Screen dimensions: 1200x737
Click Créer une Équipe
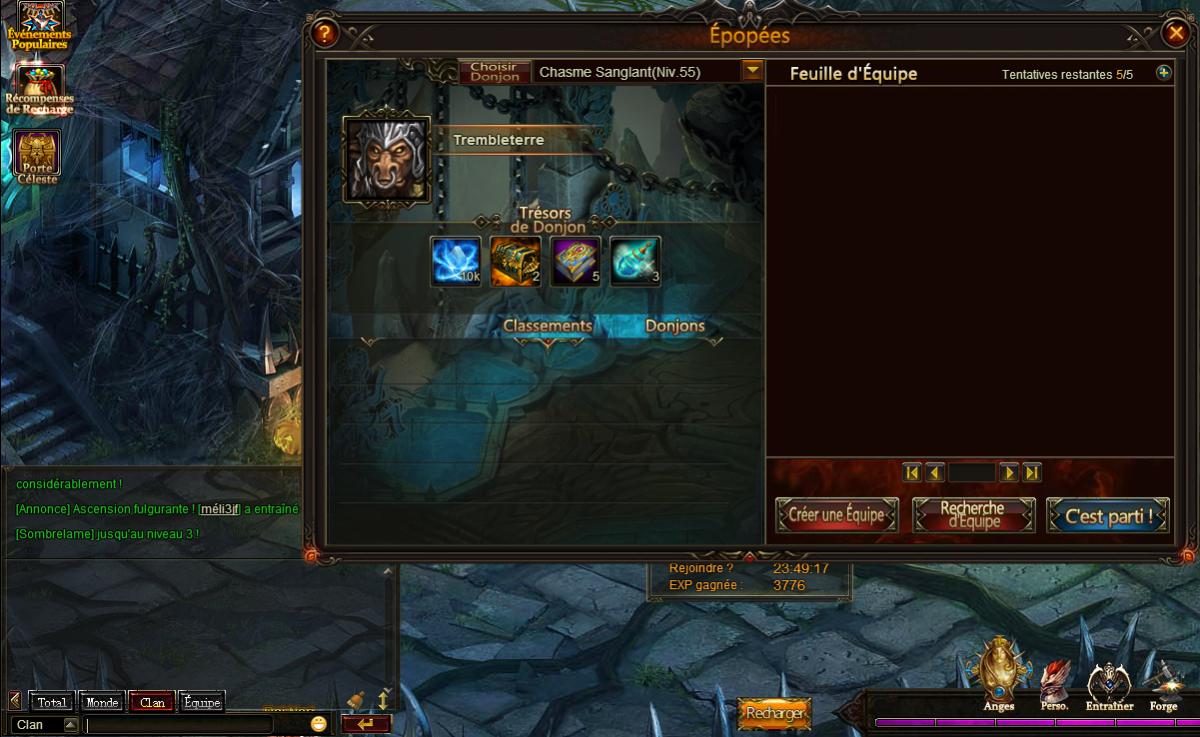pyautogui.click(x=836, y=516)
